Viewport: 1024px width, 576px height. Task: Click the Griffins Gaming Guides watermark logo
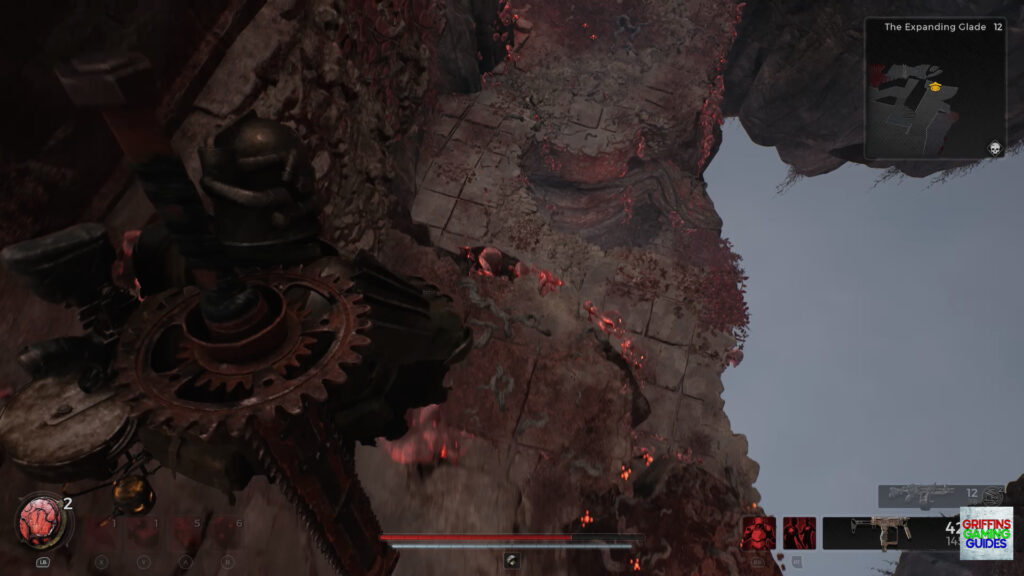click(986, 533)
